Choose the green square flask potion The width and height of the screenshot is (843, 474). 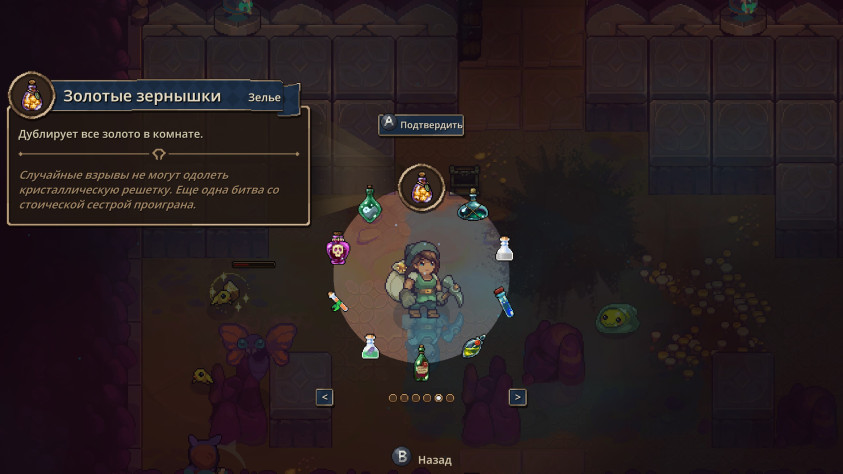click(x=370, y=205)
